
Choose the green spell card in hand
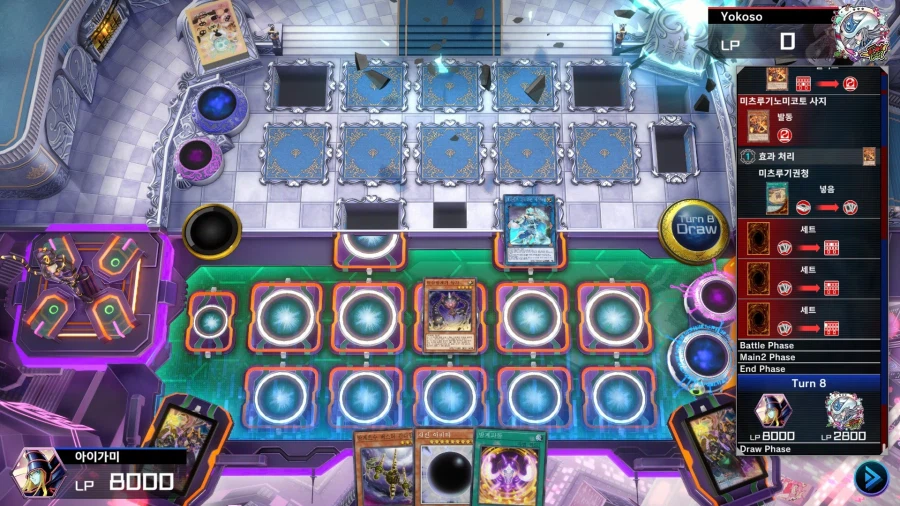pyautogui.click(x=511, y=472)
